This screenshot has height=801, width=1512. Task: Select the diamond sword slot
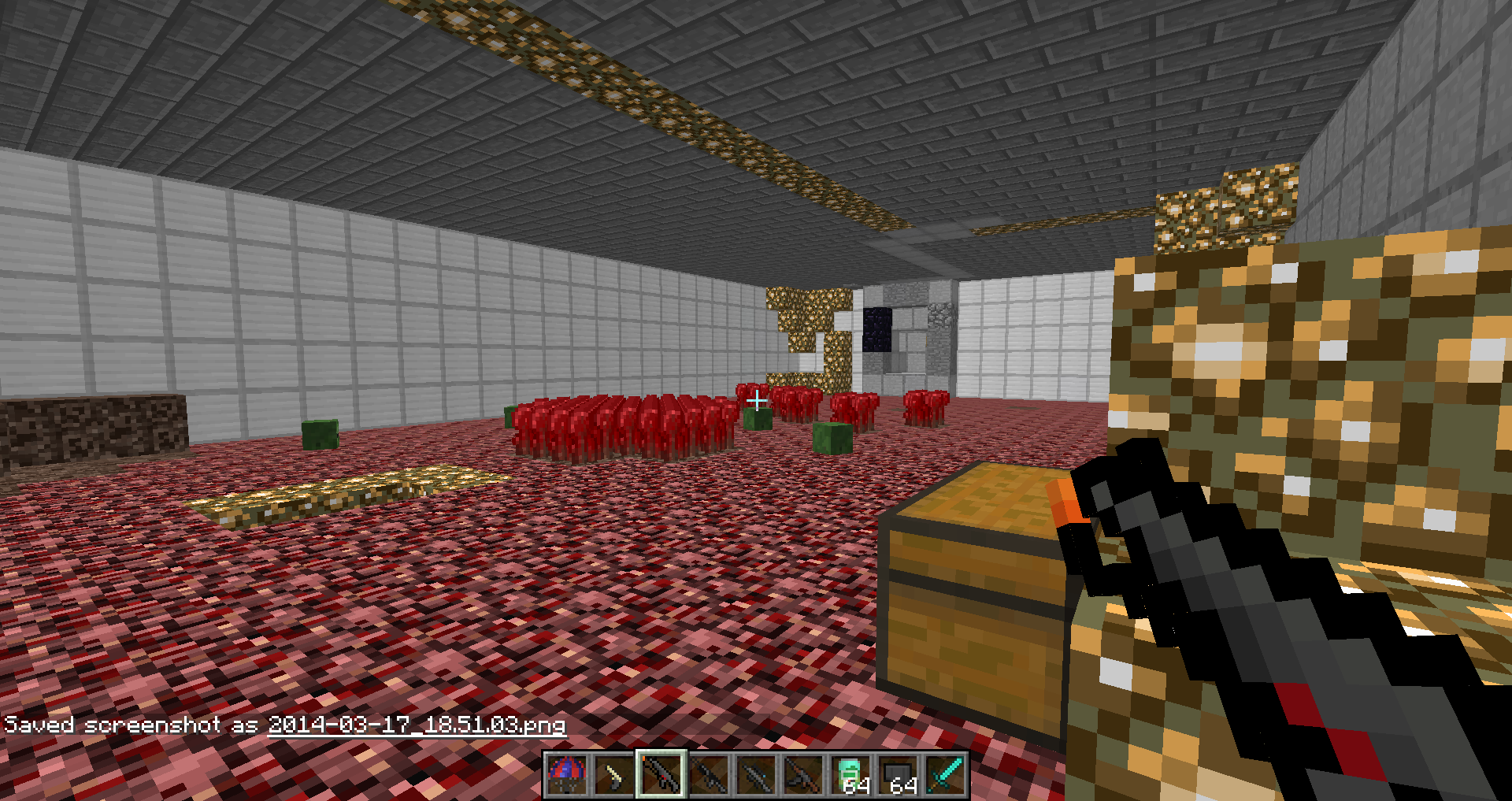945,775
